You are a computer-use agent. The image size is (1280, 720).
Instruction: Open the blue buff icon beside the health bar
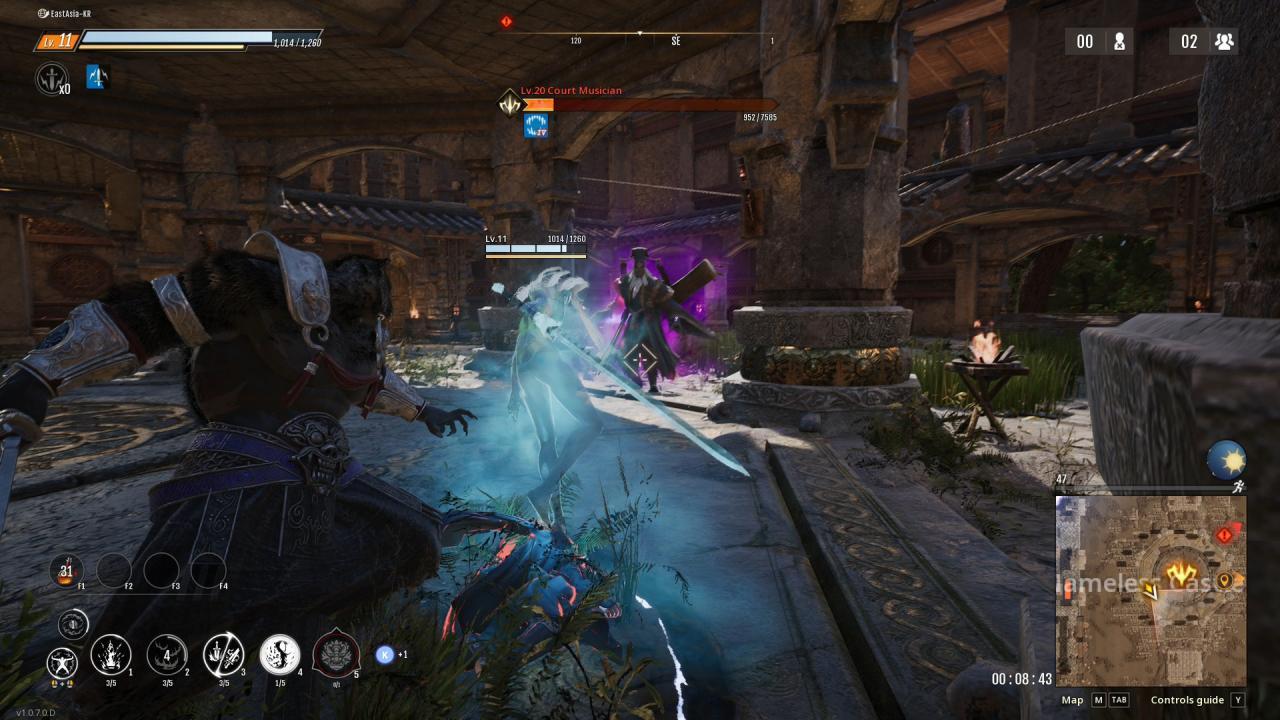click(97, 78)
